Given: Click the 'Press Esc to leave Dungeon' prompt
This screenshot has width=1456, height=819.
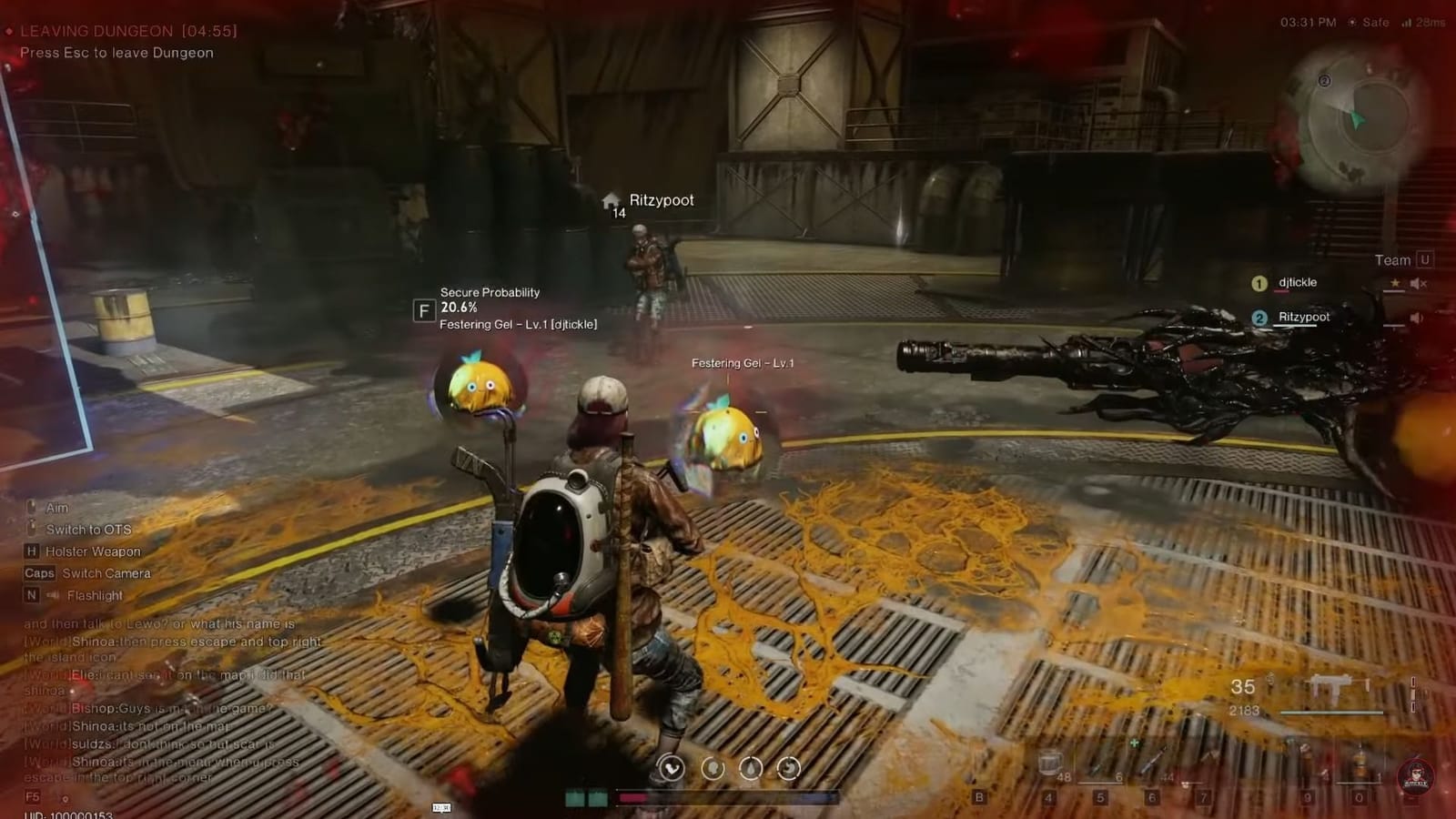Looking at the screenshot, I should (x=116, y=53).
